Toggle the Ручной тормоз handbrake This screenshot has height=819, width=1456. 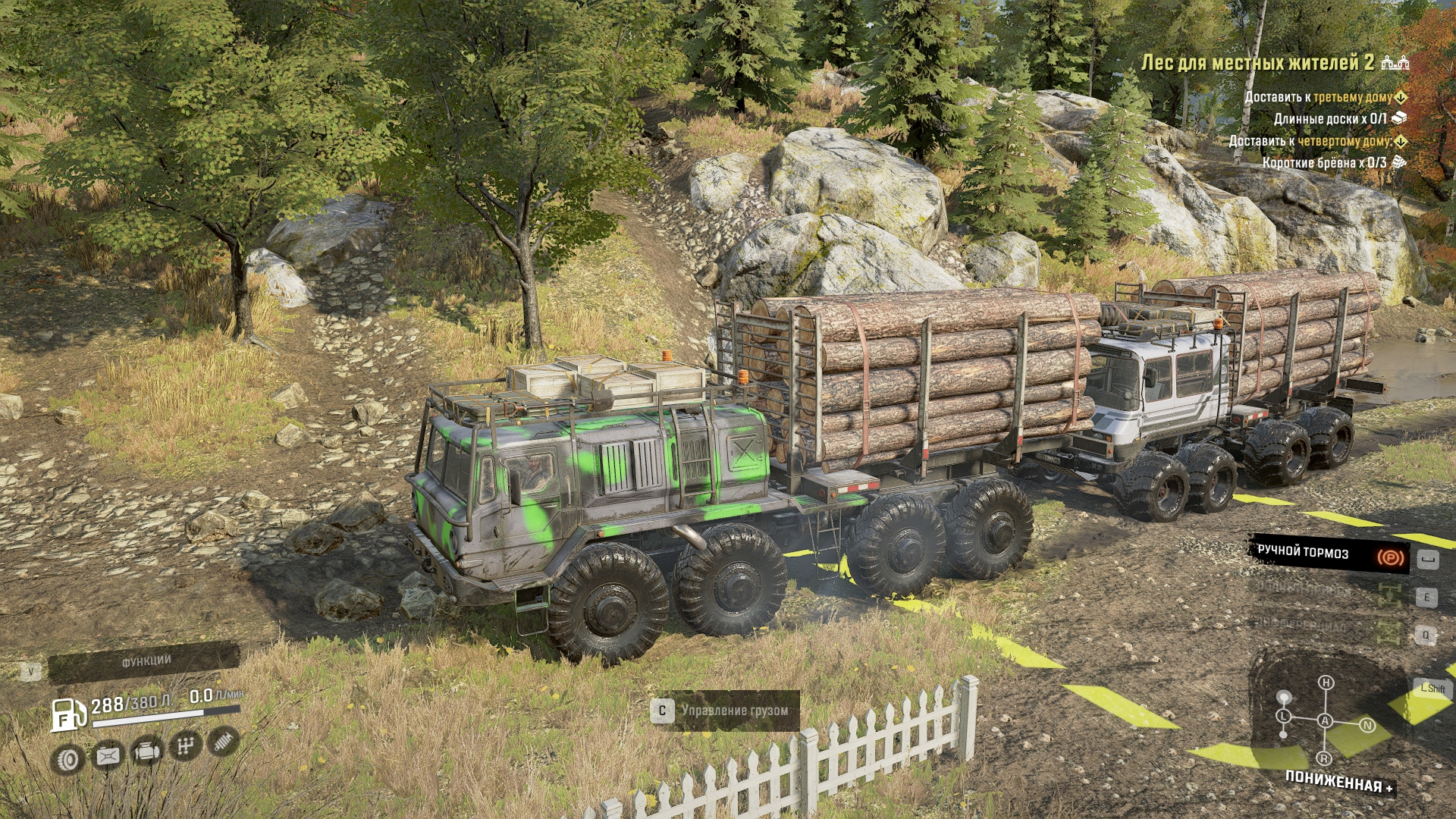coord(1329,554)
